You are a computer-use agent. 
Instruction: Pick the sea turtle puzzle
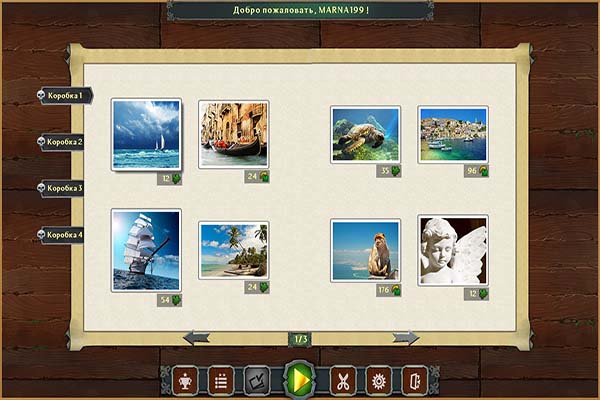365,134
